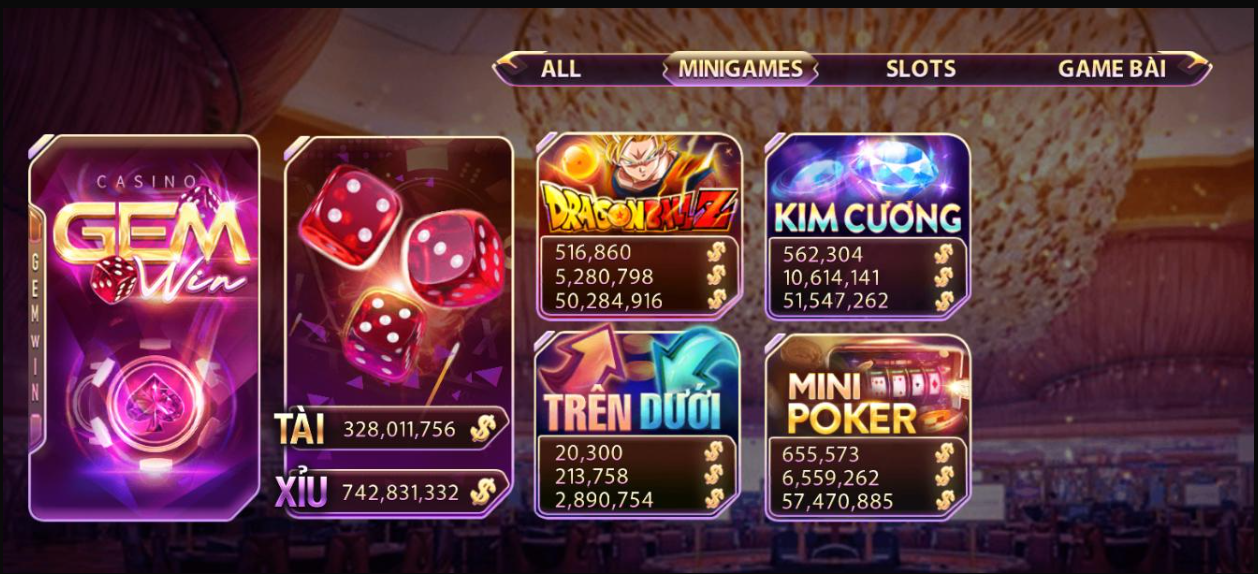Start the Mini Poker game
This screenshot has width=1258, height=574.
[x=867, y=386]
